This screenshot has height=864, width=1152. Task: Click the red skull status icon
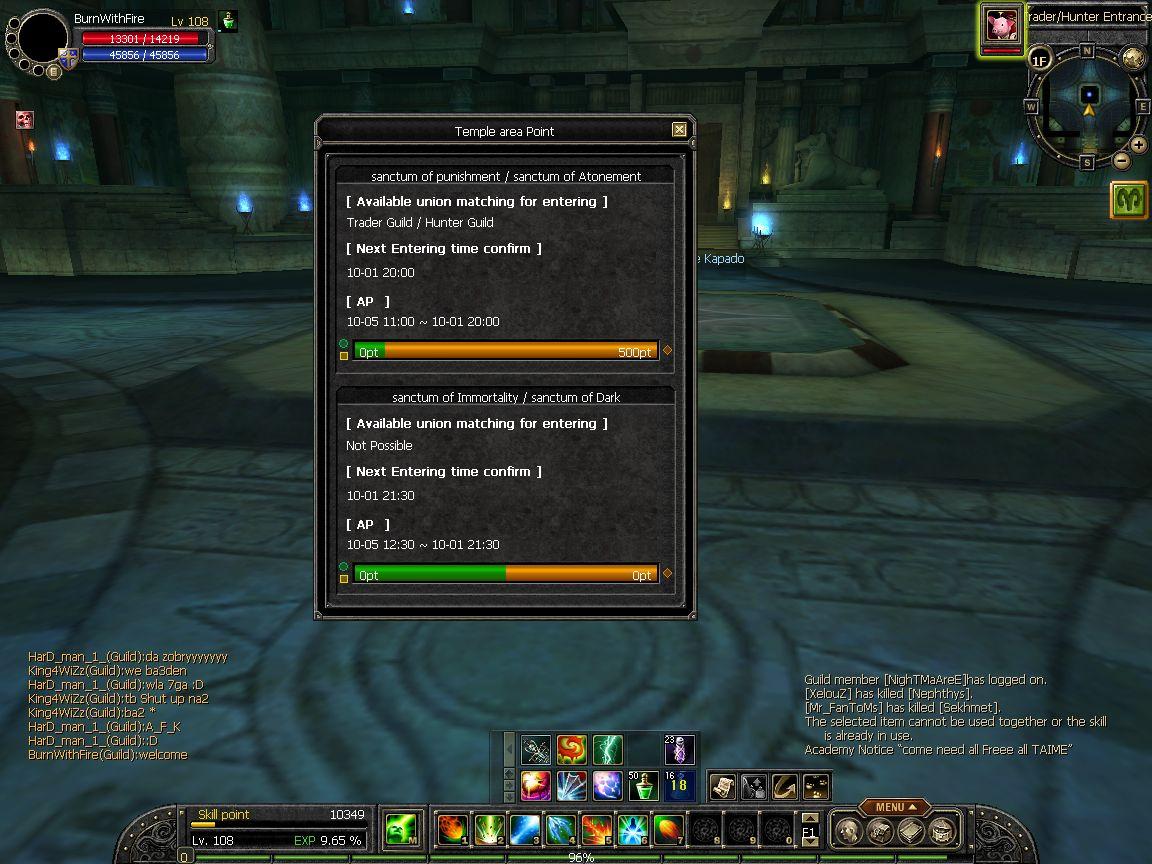pos(24,120)
